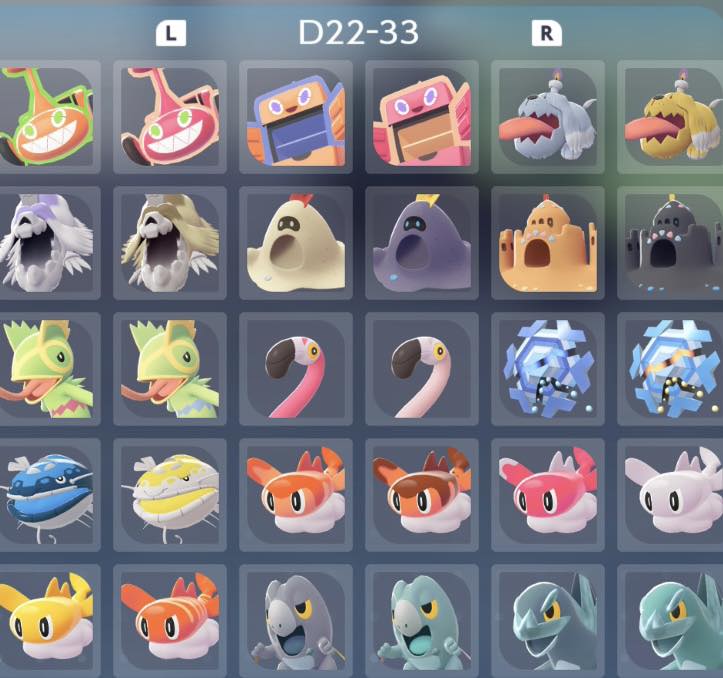Choose the dark purple shiny Sandygast
The image size is (723, 678).
[x=421, y=243]
